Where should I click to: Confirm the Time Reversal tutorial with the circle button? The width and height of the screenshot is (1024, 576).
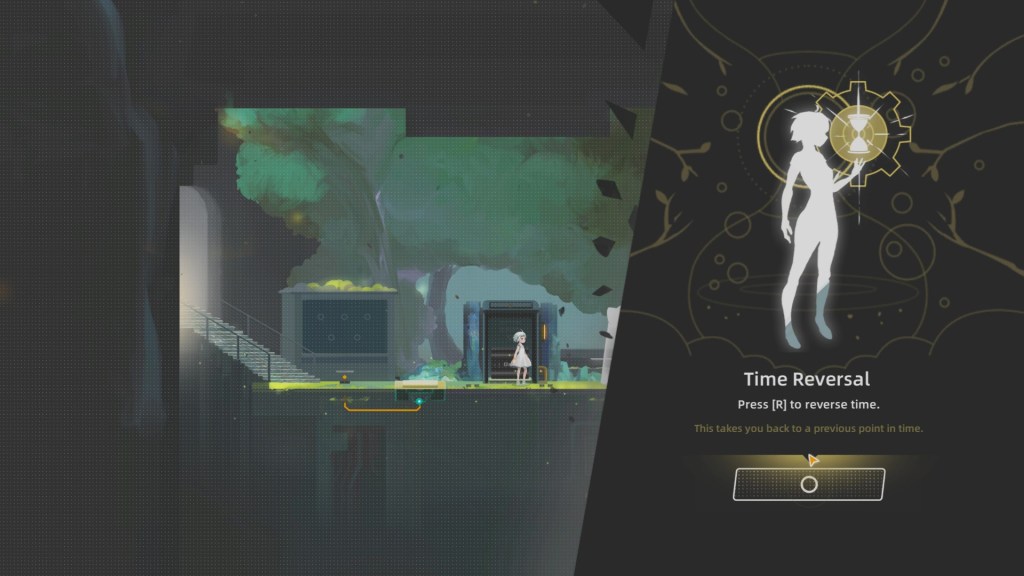point(809,484)
